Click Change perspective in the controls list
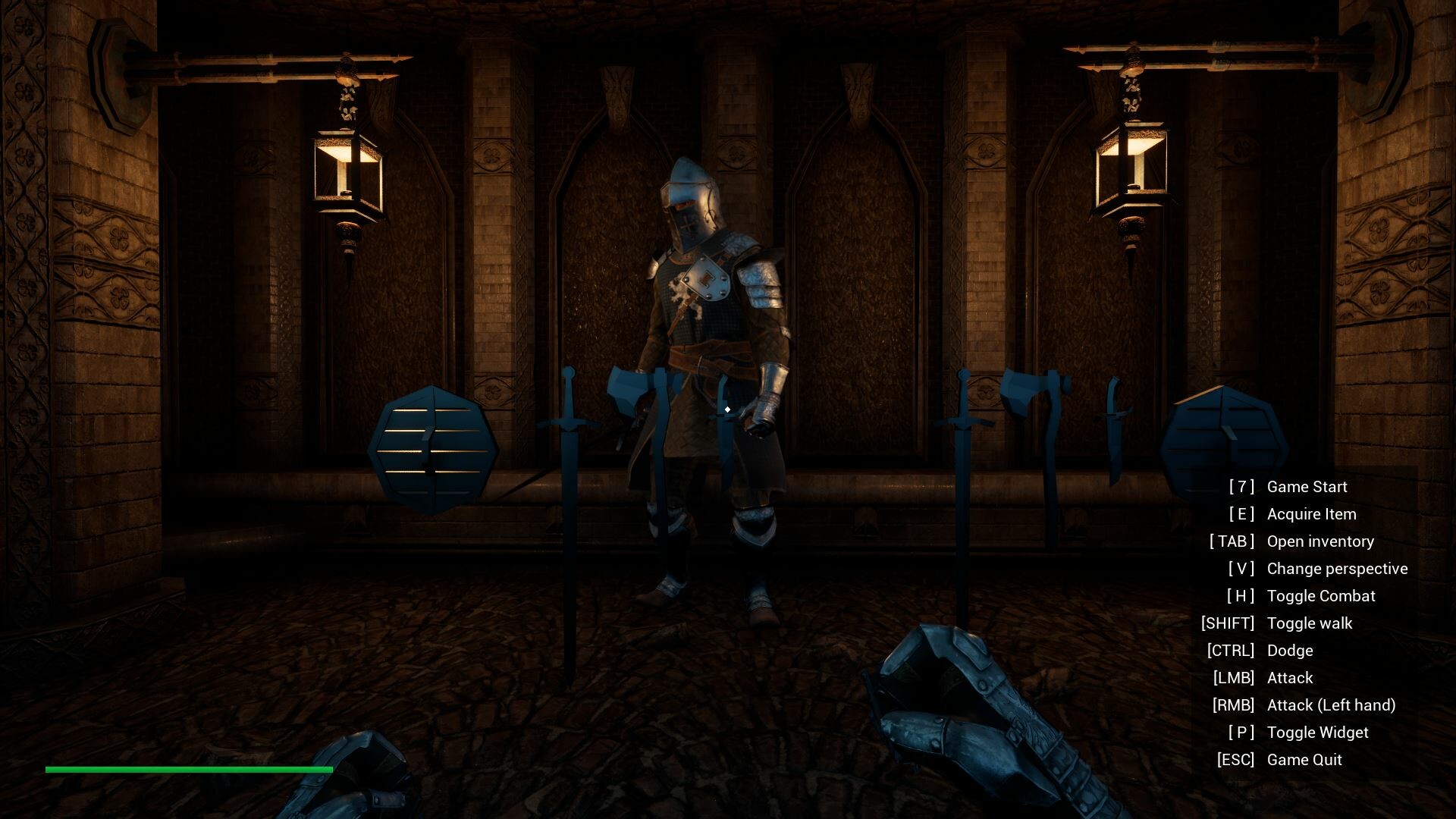The height and width of the screenshot is (819, 1456). (1337, 569)
